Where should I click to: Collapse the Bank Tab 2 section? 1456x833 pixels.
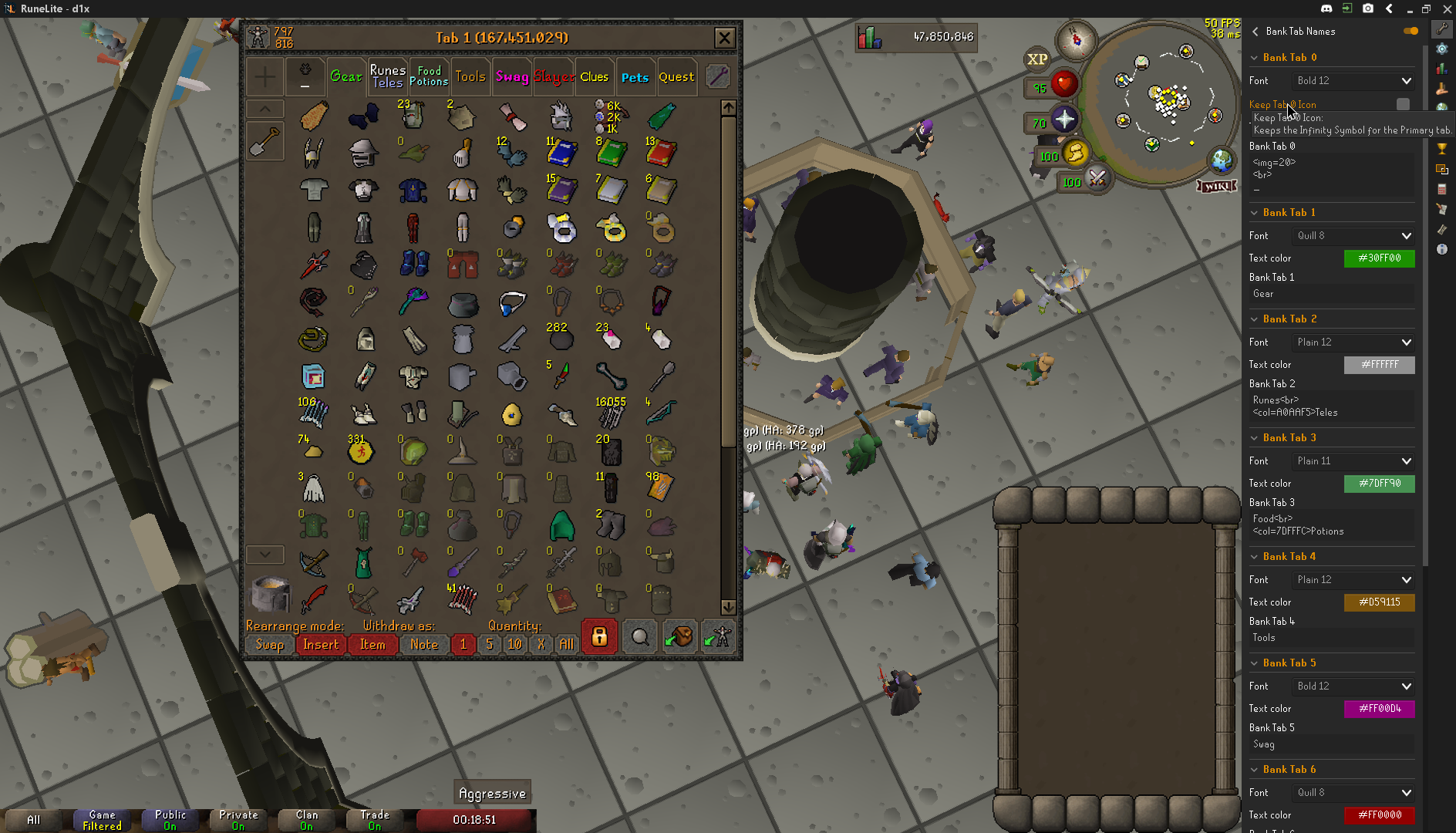pyautogui.click(x=1253, y=319)
